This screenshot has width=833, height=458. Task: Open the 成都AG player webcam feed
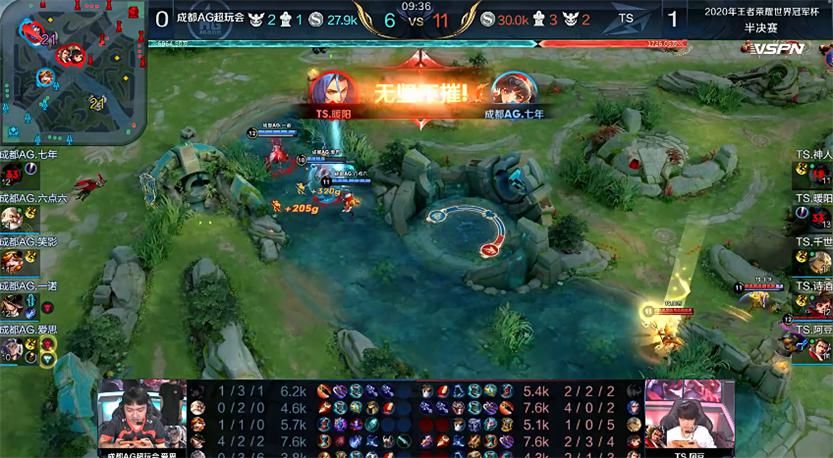pyautogui.click(x=141, y=415)
